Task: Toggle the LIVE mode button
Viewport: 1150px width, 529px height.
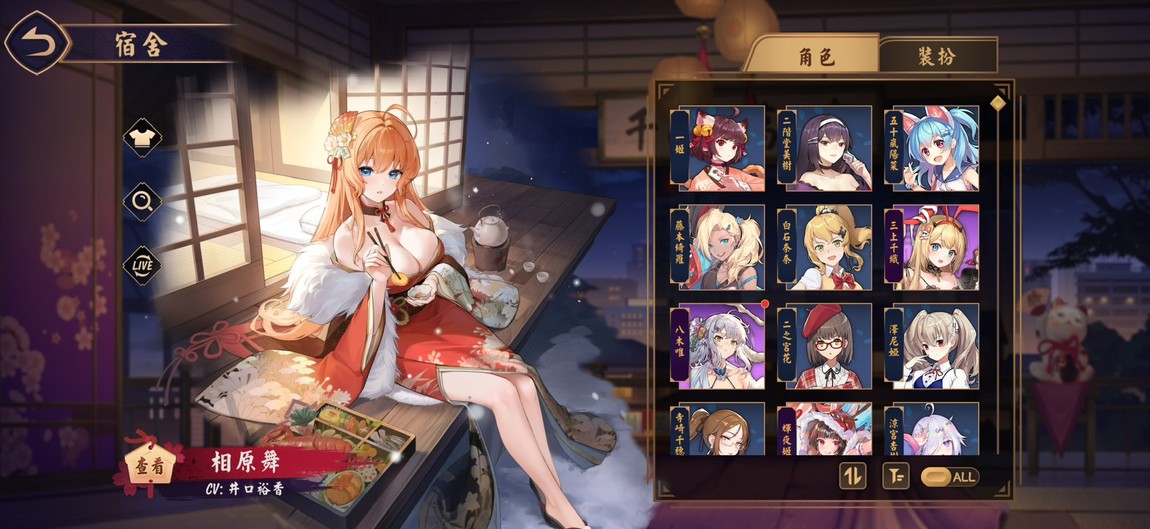Action: (x=142, y=264)
